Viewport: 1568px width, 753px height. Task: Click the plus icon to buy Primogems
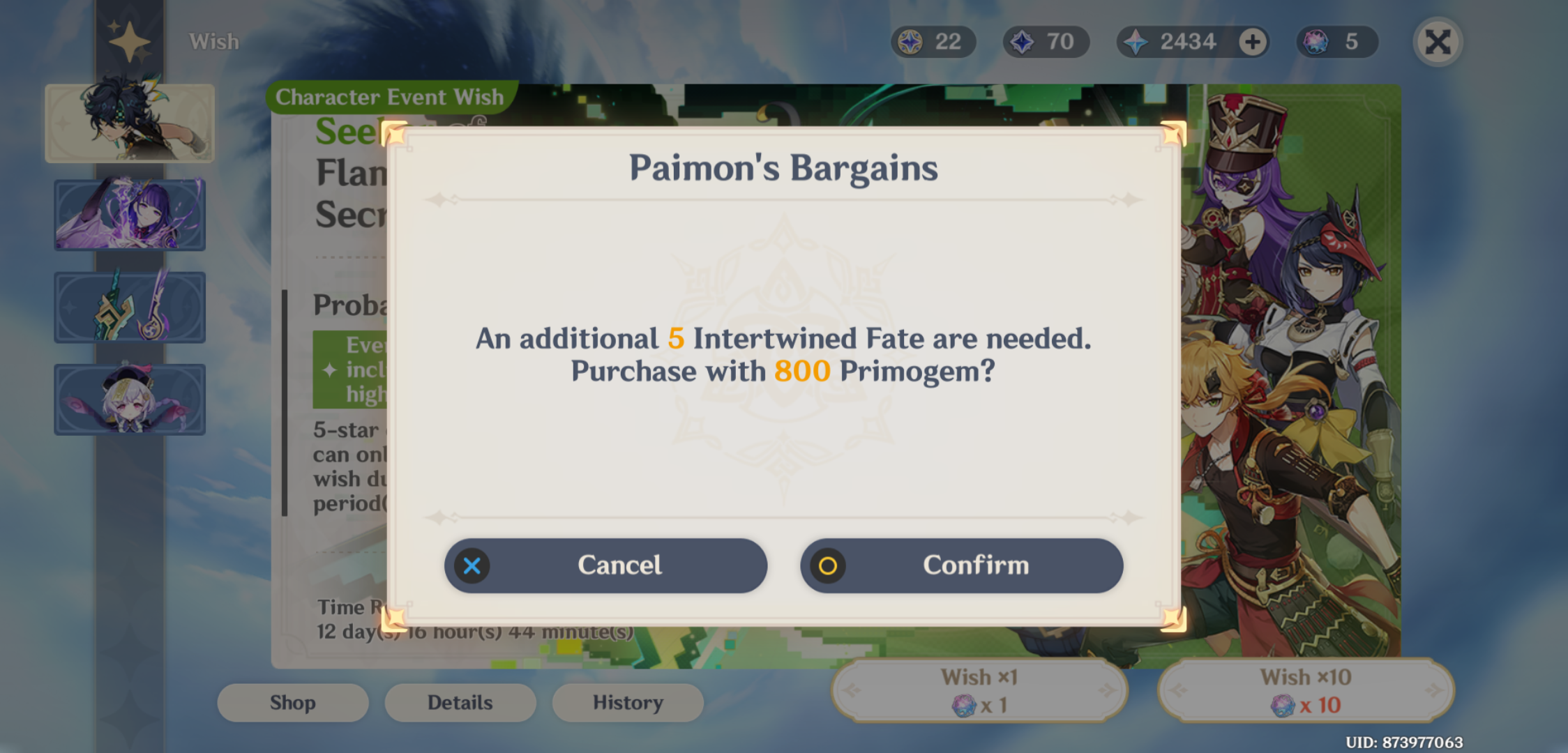[1251, 41]
